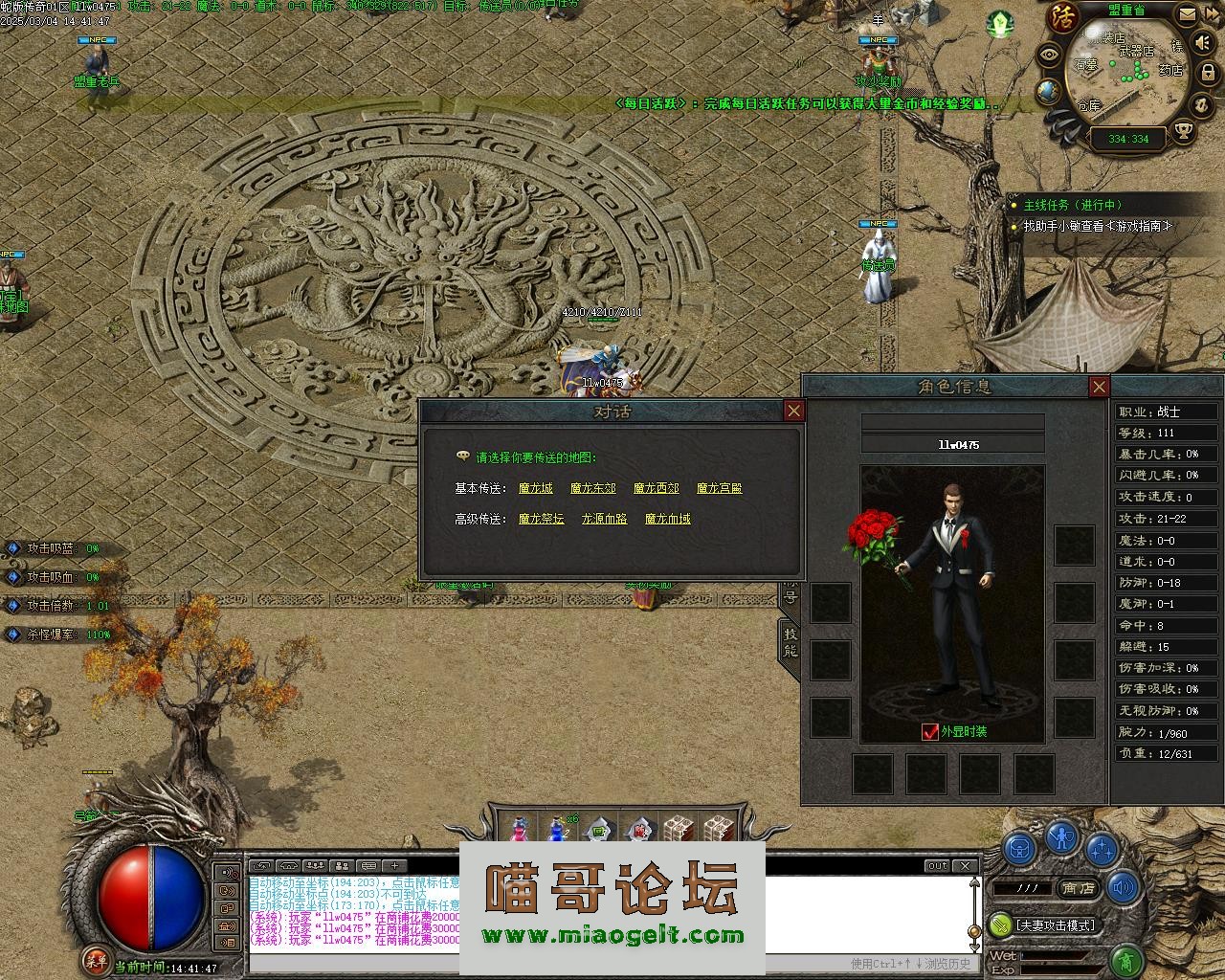Teleport to 魔龙血域
This screenshot has width=1225, height=980.
click(x=668, y=519)
